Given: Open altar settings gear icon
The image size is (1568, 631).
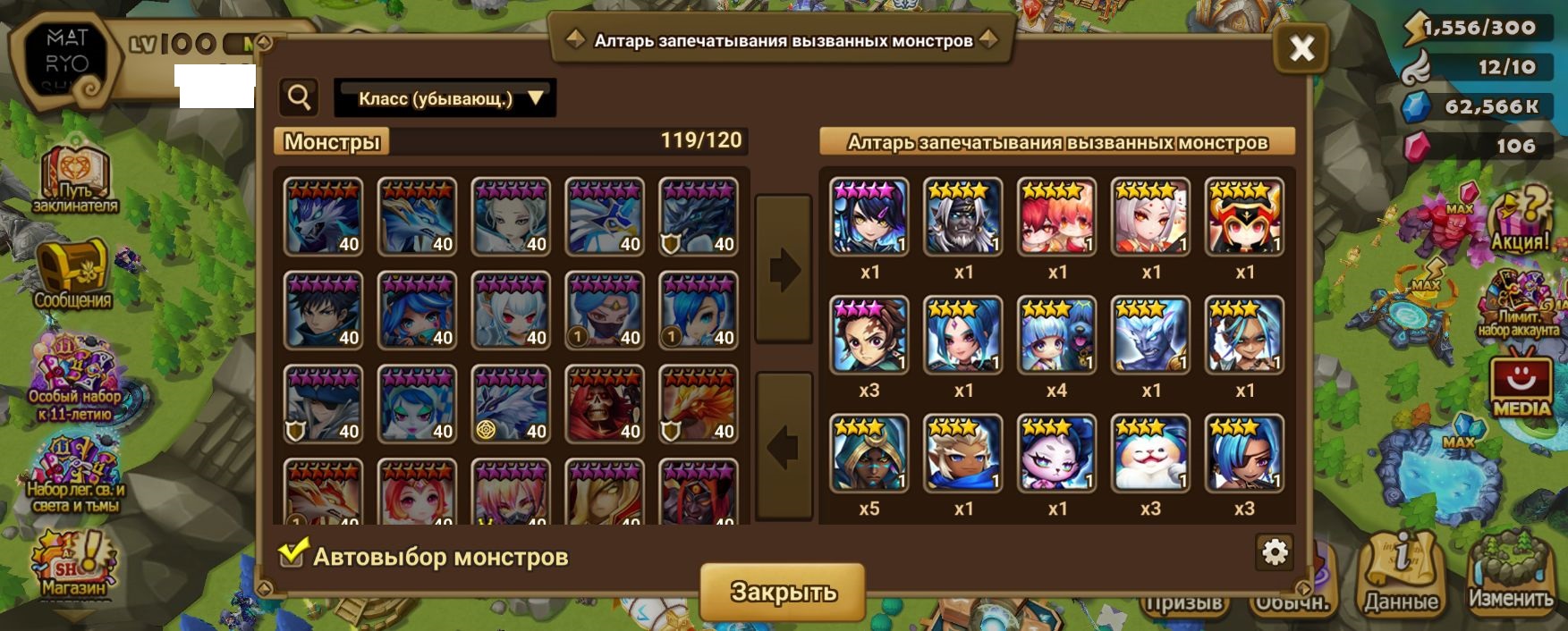Looking at the screenshot, I should pos(1274,552).
